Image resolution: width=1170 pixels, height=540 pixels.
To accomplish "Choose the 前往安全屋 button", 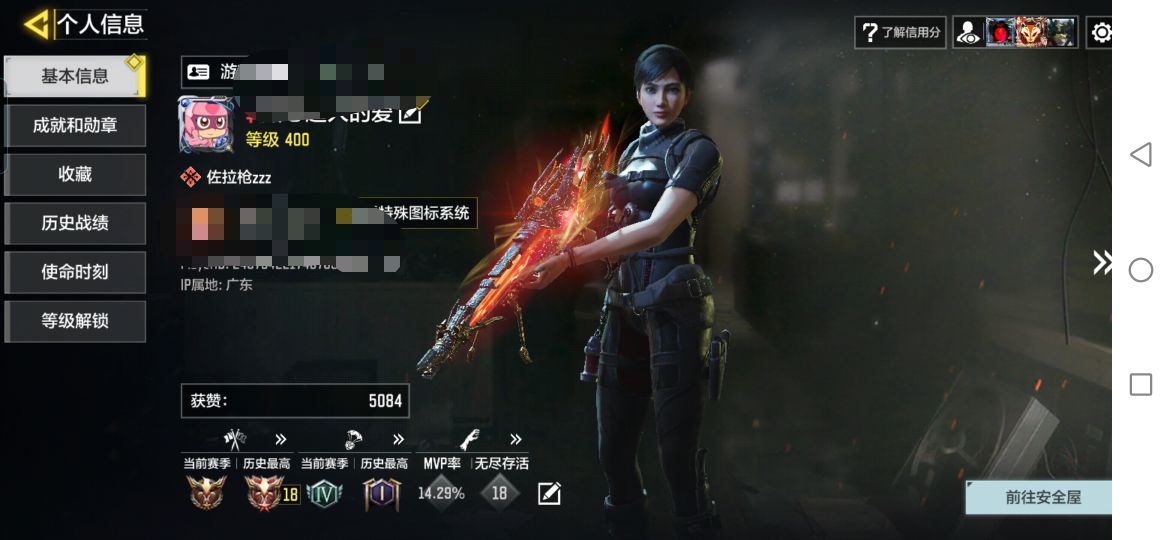I will 1041,497.
